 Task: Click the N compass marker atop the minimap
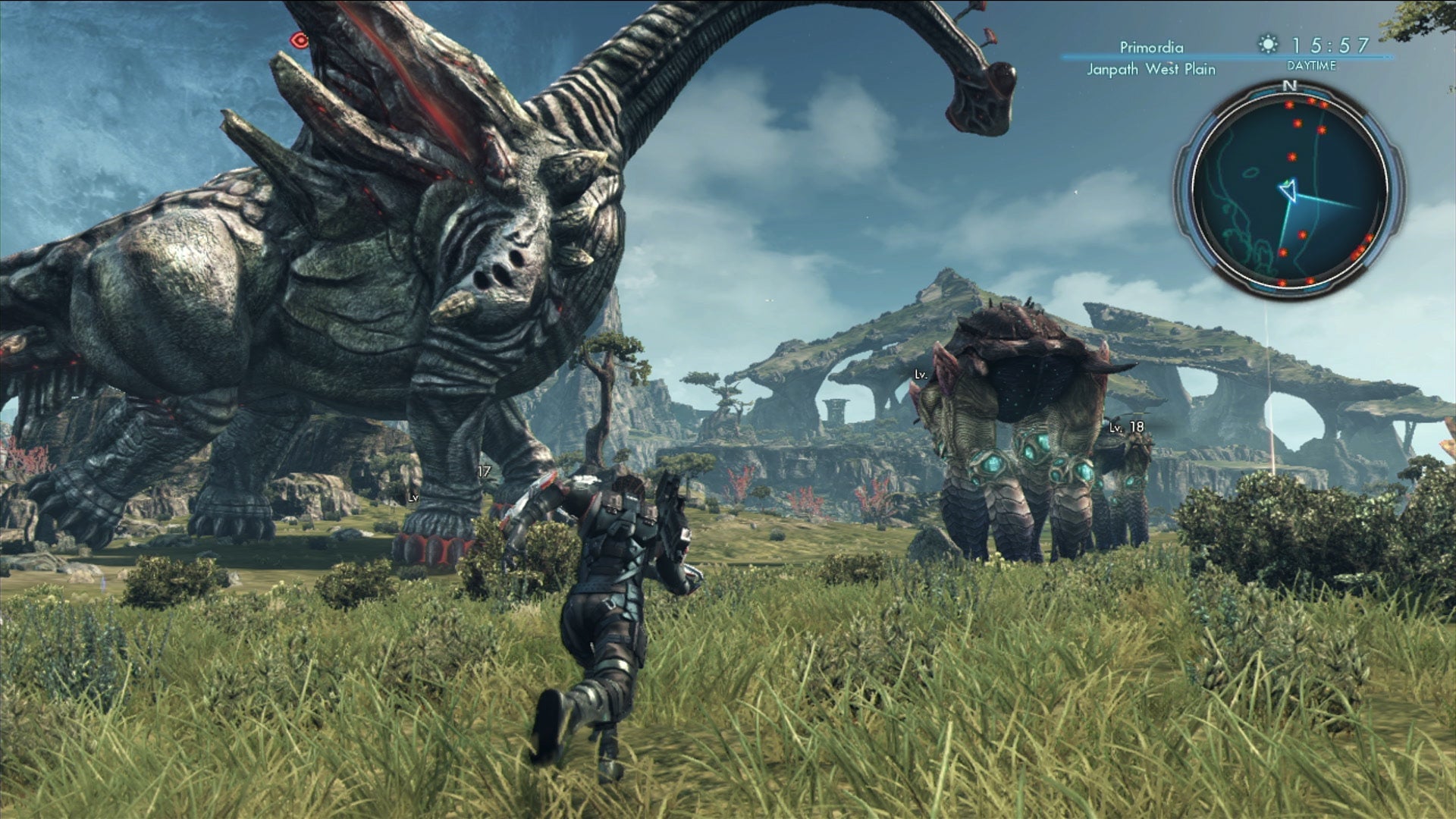(1289, 85)
